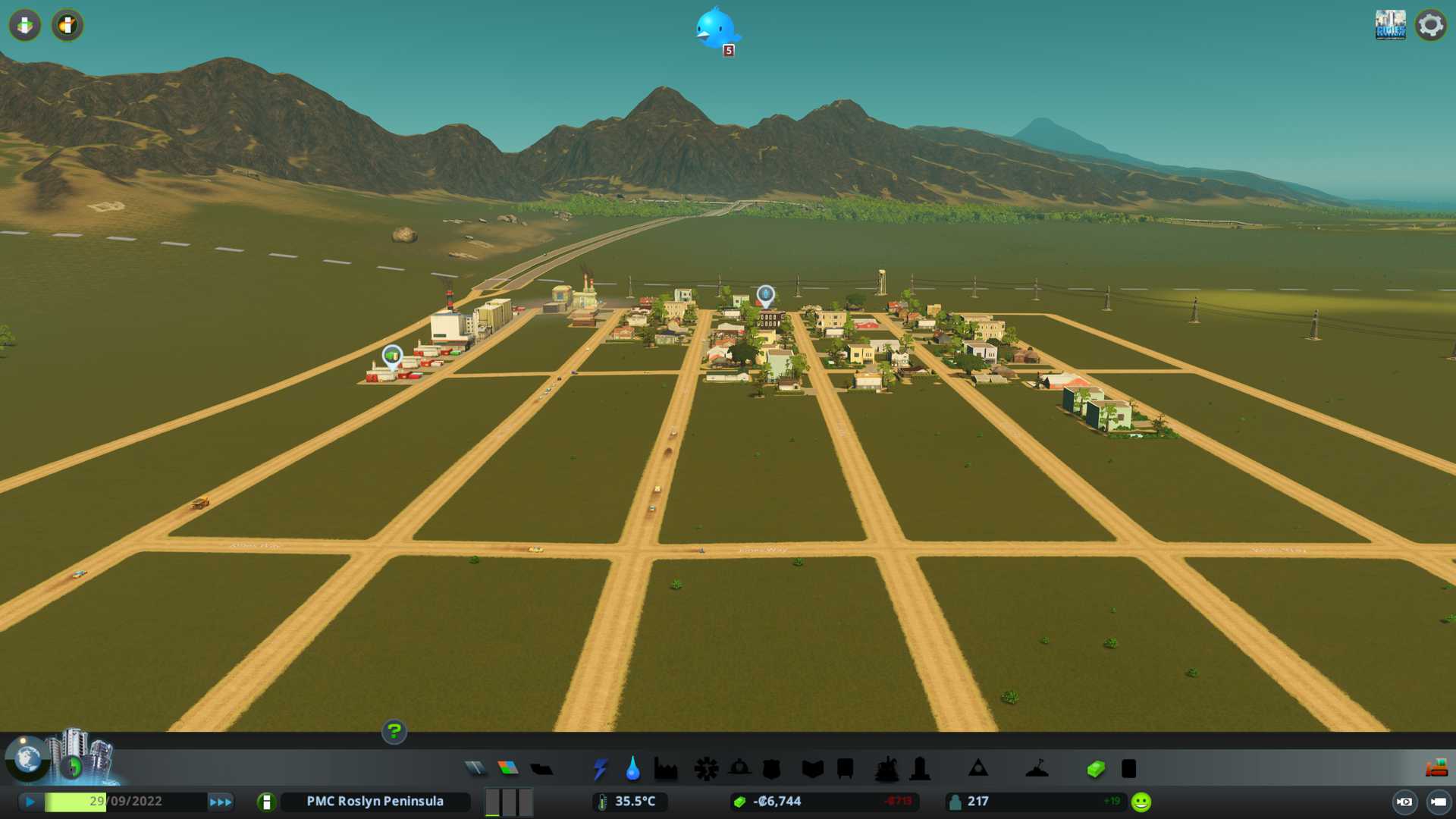Show the green happiness smiley info
This screenshot has height=819, width=1456.
pos(1141,802)
